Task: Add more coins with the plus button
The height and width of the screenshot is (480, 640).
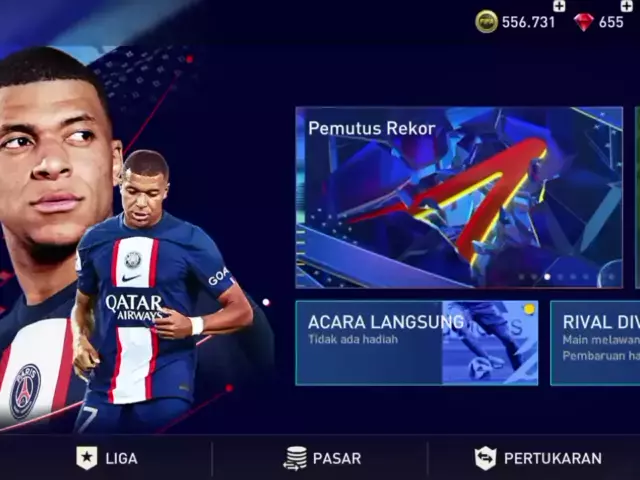Action: (559, 6)
